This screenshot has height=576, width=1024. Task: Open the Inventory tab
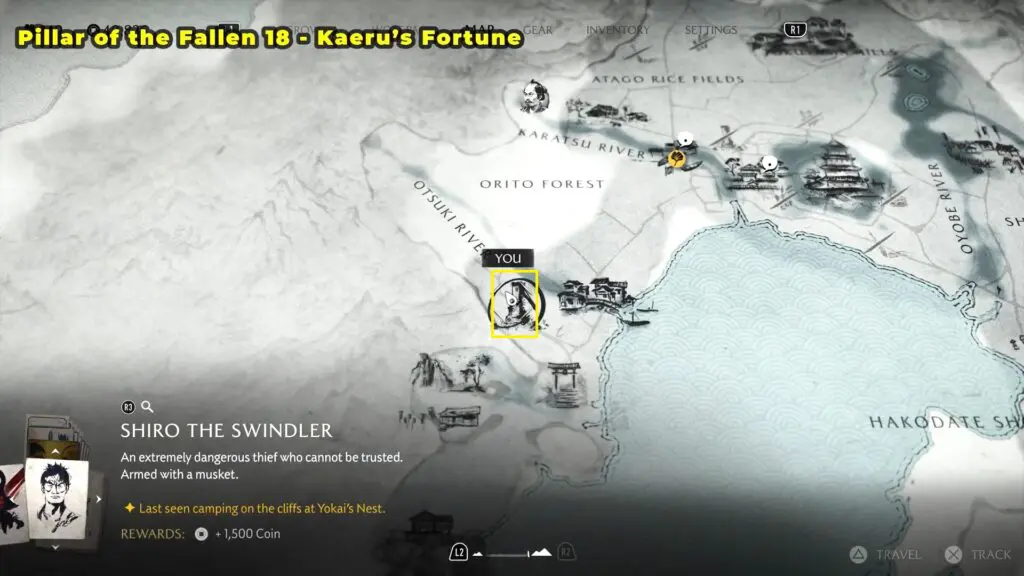click(x=617, y=30)
